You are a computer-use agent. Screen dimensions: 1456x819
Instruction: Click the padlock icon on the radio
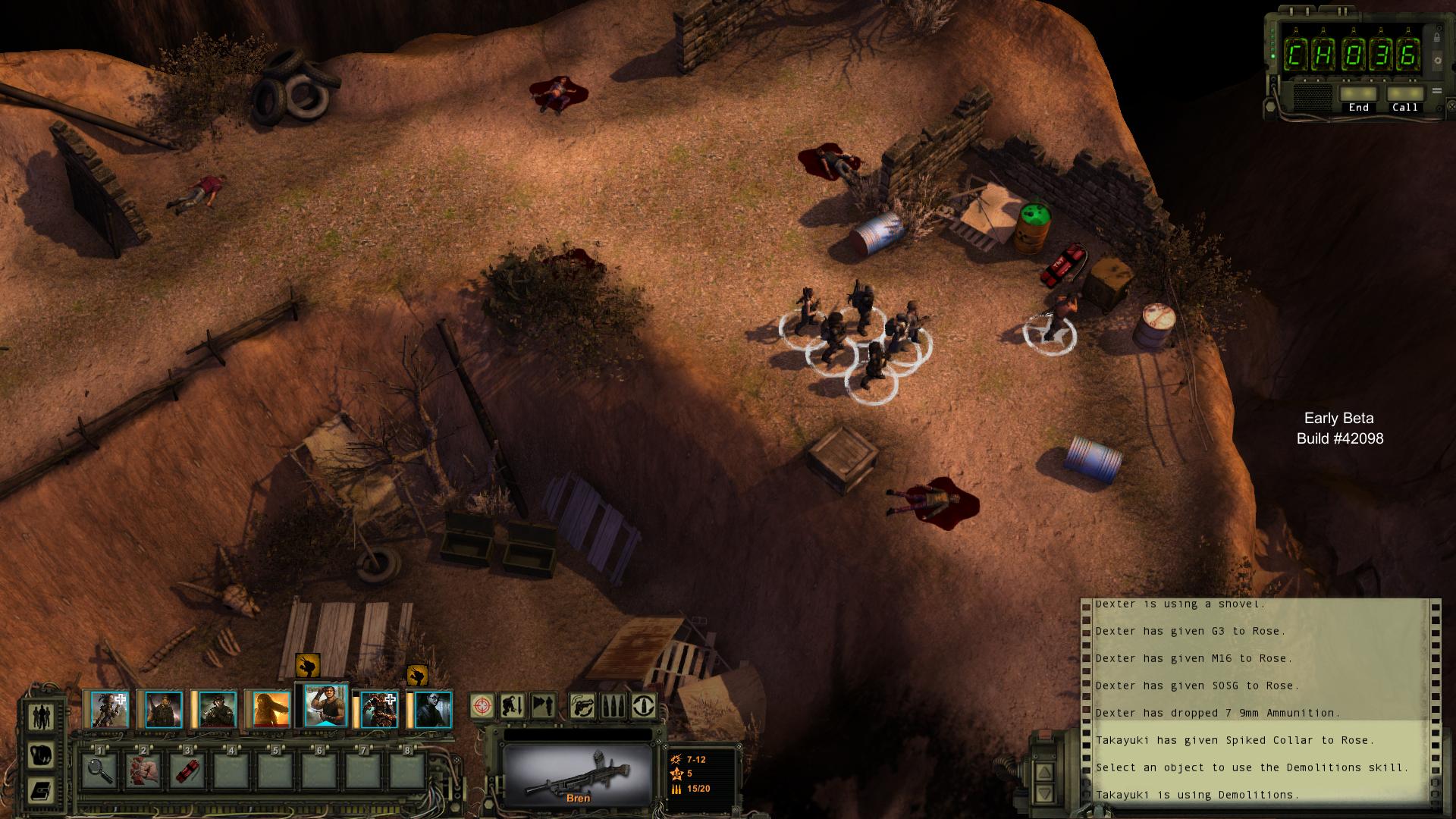(1436, 37)
